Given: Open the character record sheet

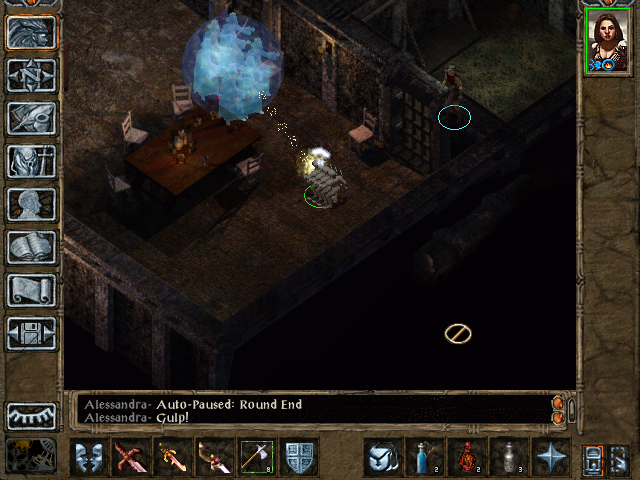Looking at the screenshot, I should click(32, 204).
